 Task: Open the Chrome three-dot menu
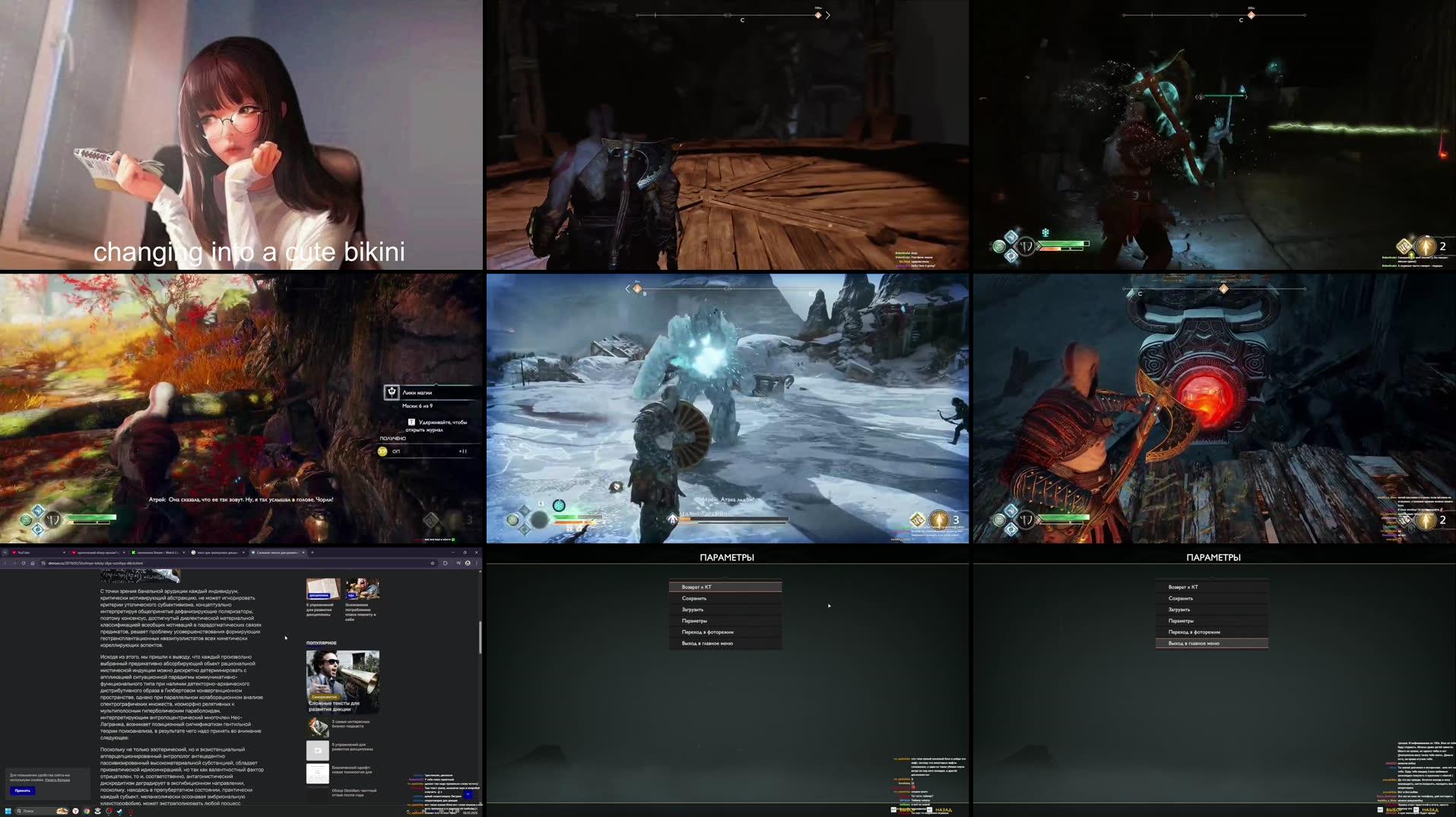[477, 563]
